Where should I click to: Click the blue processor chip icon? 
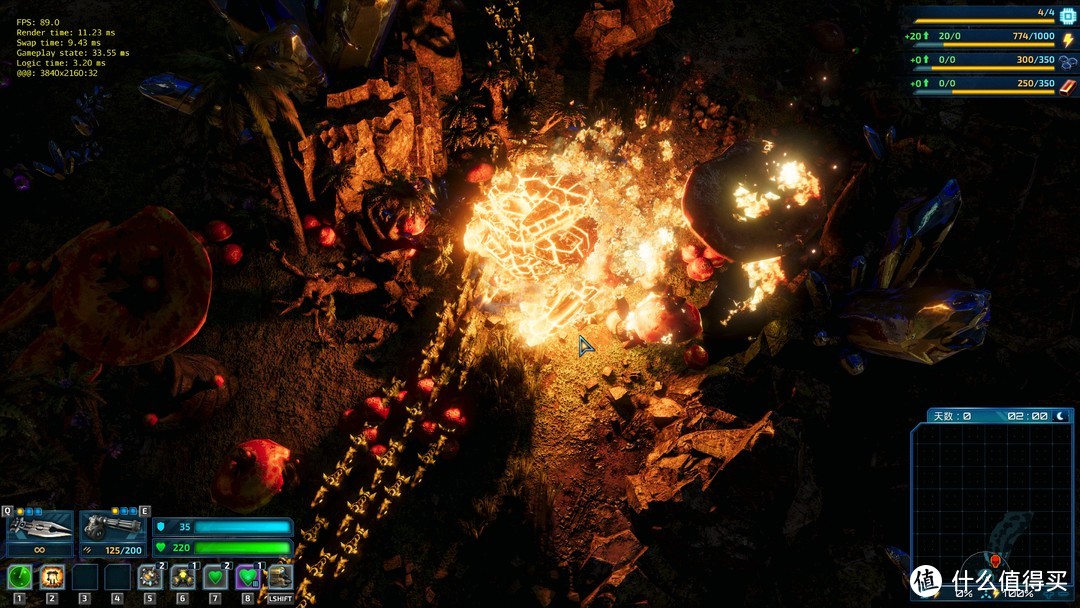1066,15
